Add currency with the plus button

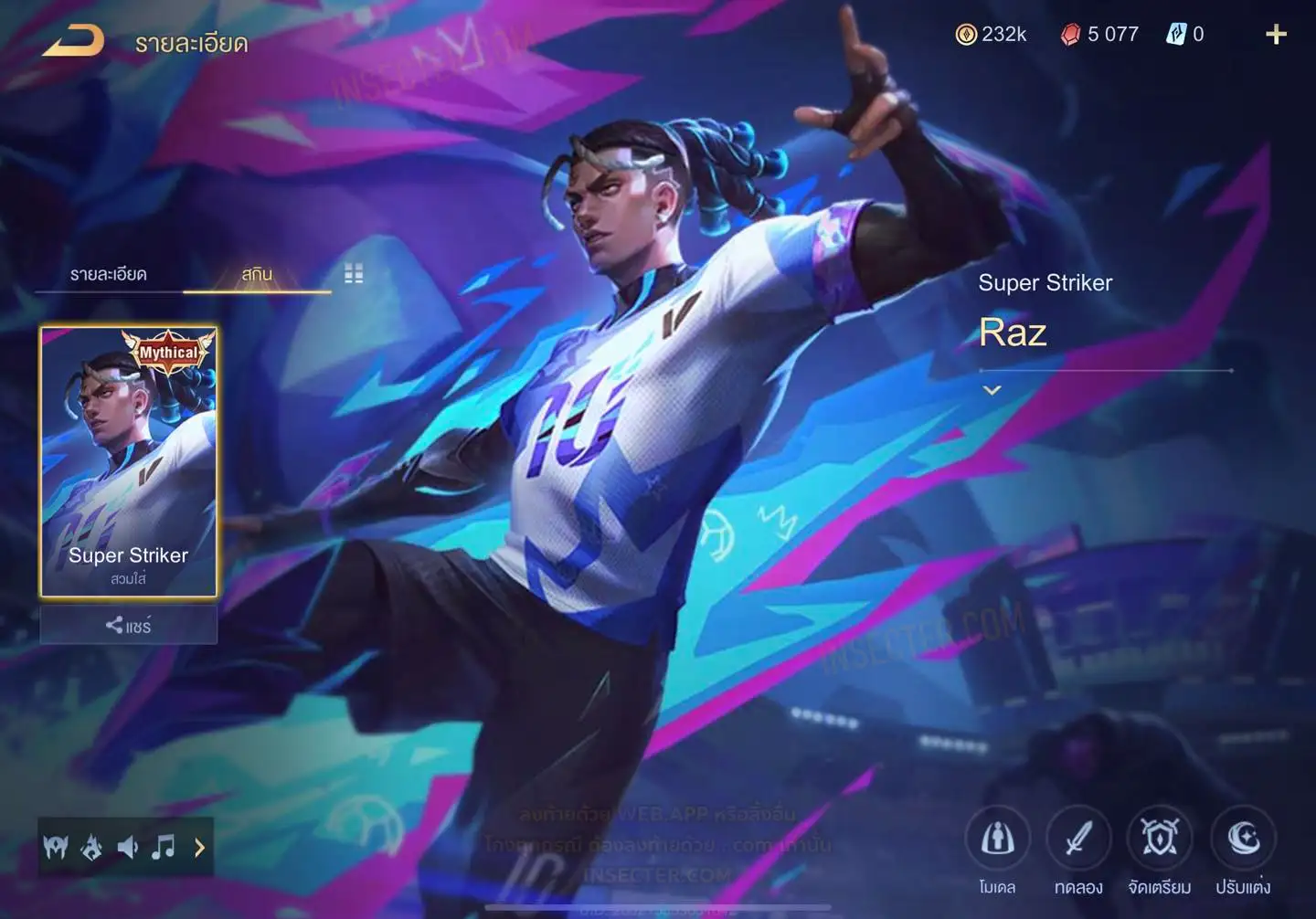[1276, 35]
